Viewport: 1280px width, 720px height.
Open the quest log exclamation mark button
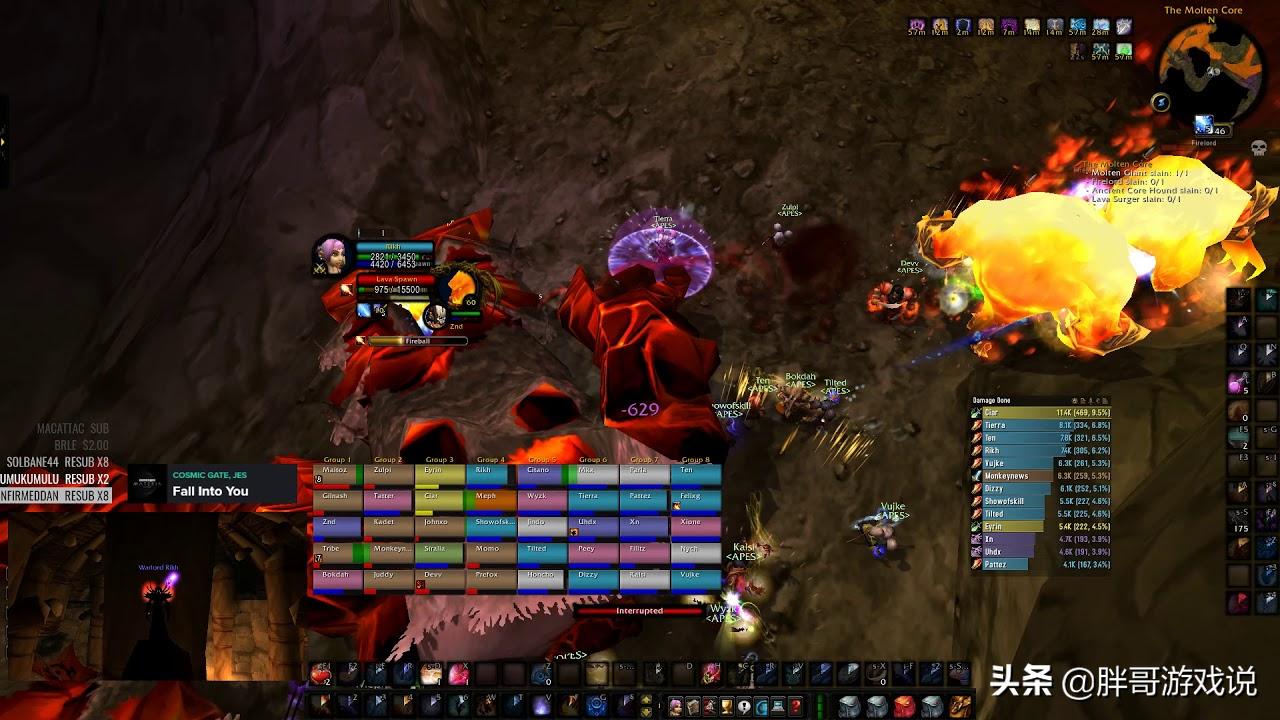point(744,706)
